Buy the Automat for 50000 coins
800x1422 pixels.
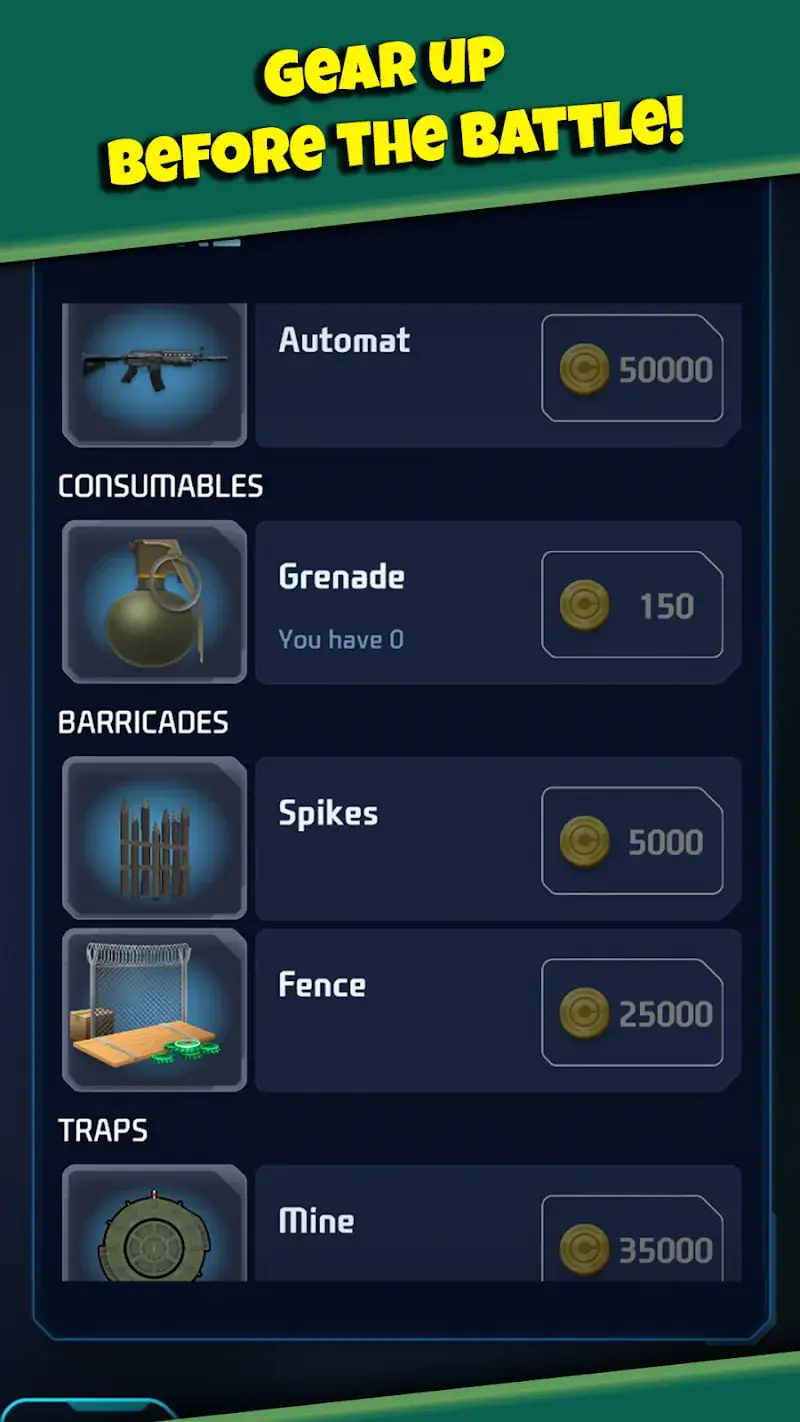tap(632, 369)
